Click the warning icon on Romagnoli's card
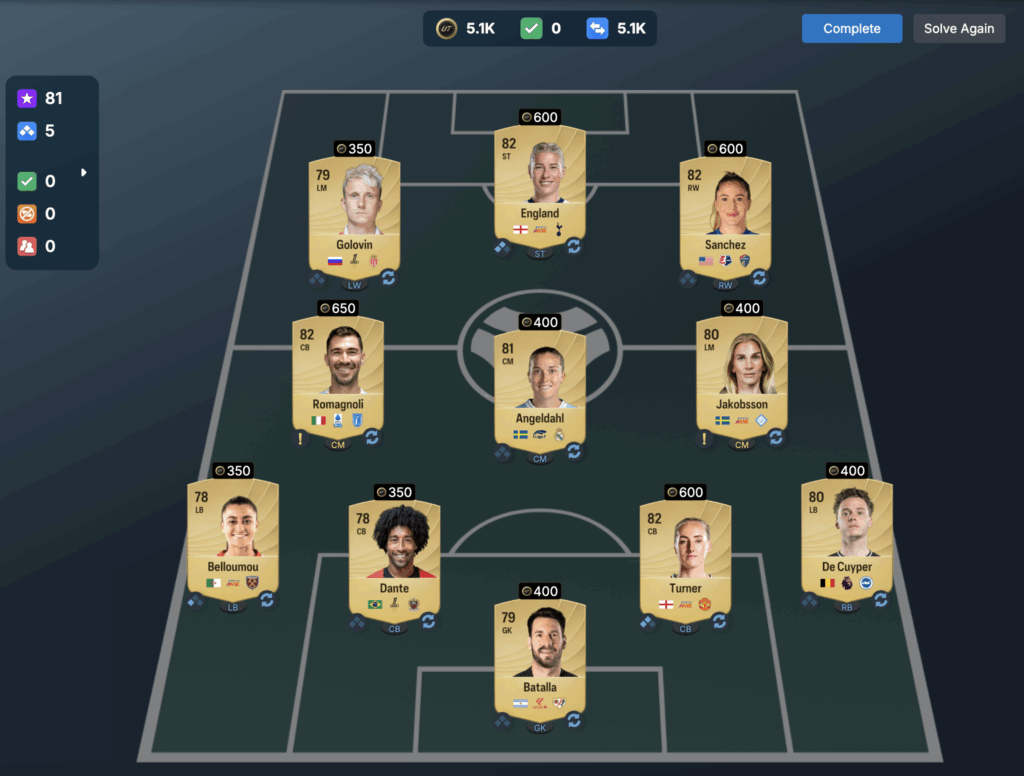This screenshot has height=776, width=1024. click(x=300, y=437)
